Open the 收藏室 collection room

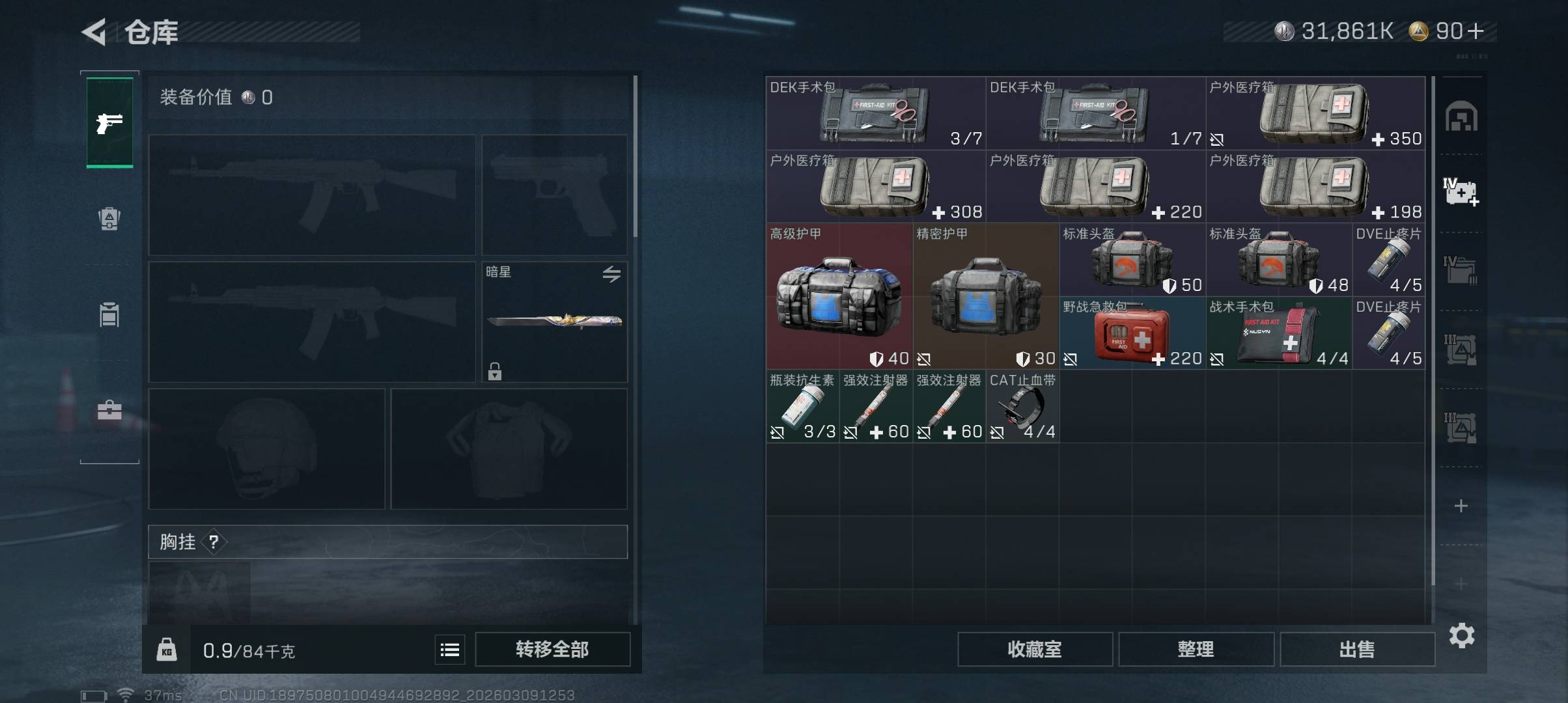tap(1034, 649)
